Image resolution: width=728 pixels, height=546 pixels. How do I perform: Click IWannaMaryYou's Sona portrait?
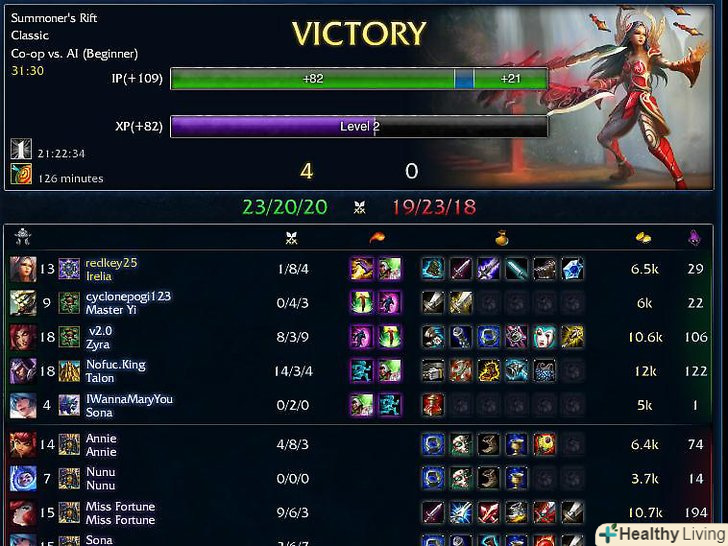pyautogui.click(x=22, y=405)
